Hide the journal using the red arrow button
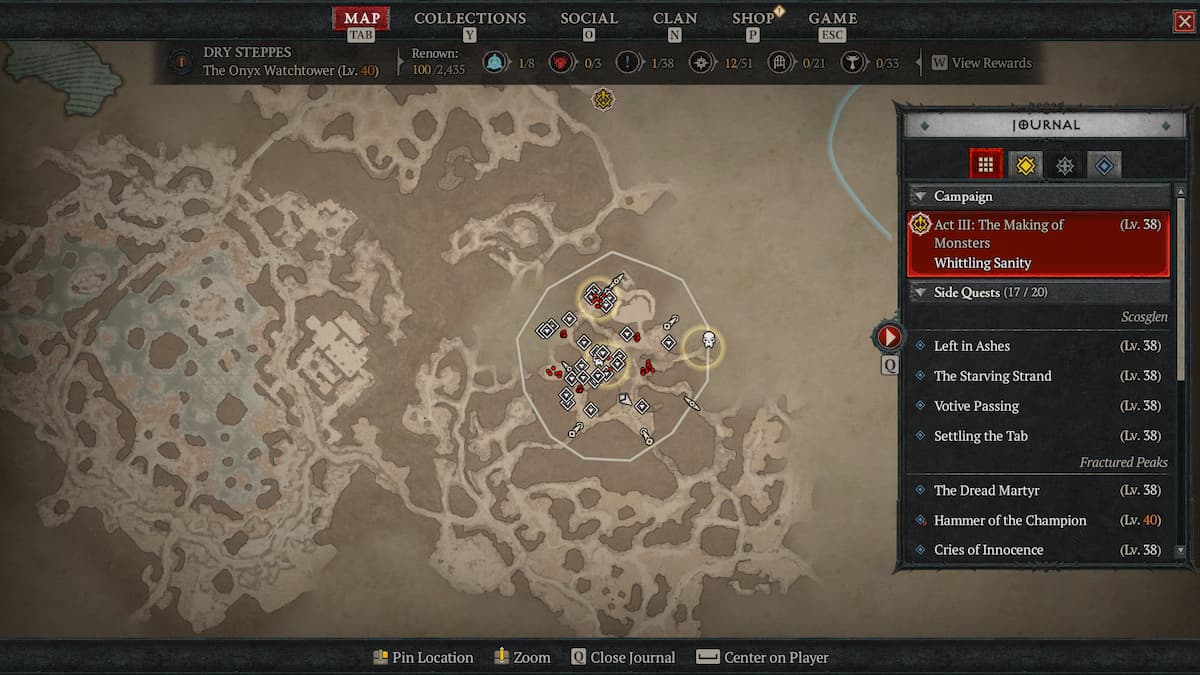 tap(889, 336)
